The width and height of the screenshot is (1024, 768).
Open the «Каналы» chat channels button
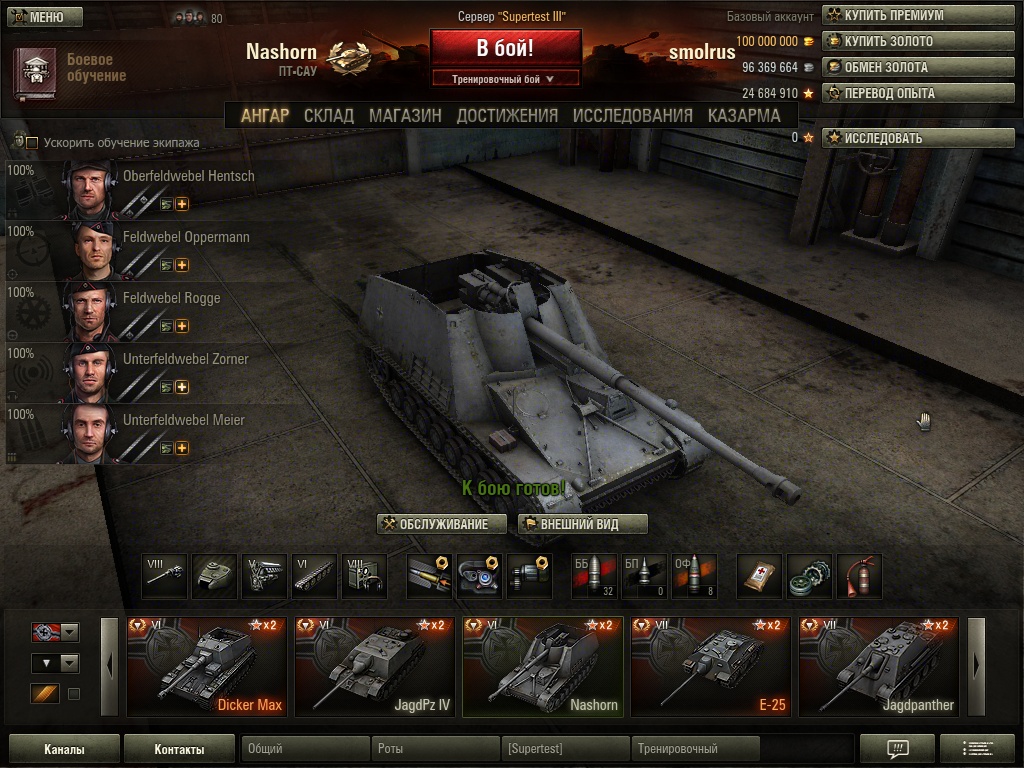point(64,749)
